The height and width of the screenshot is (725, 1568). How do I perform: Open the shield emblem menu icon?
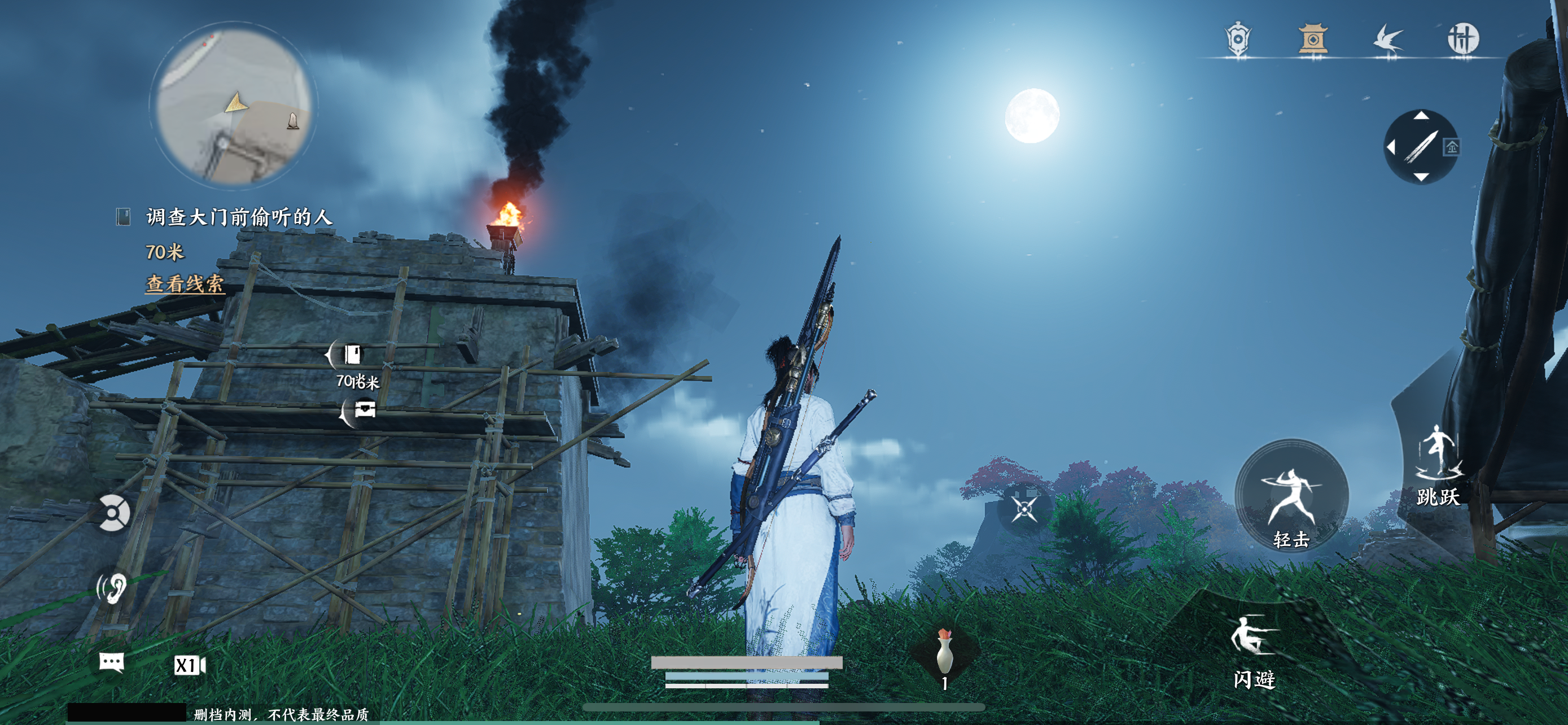(x=1237, y=40)
